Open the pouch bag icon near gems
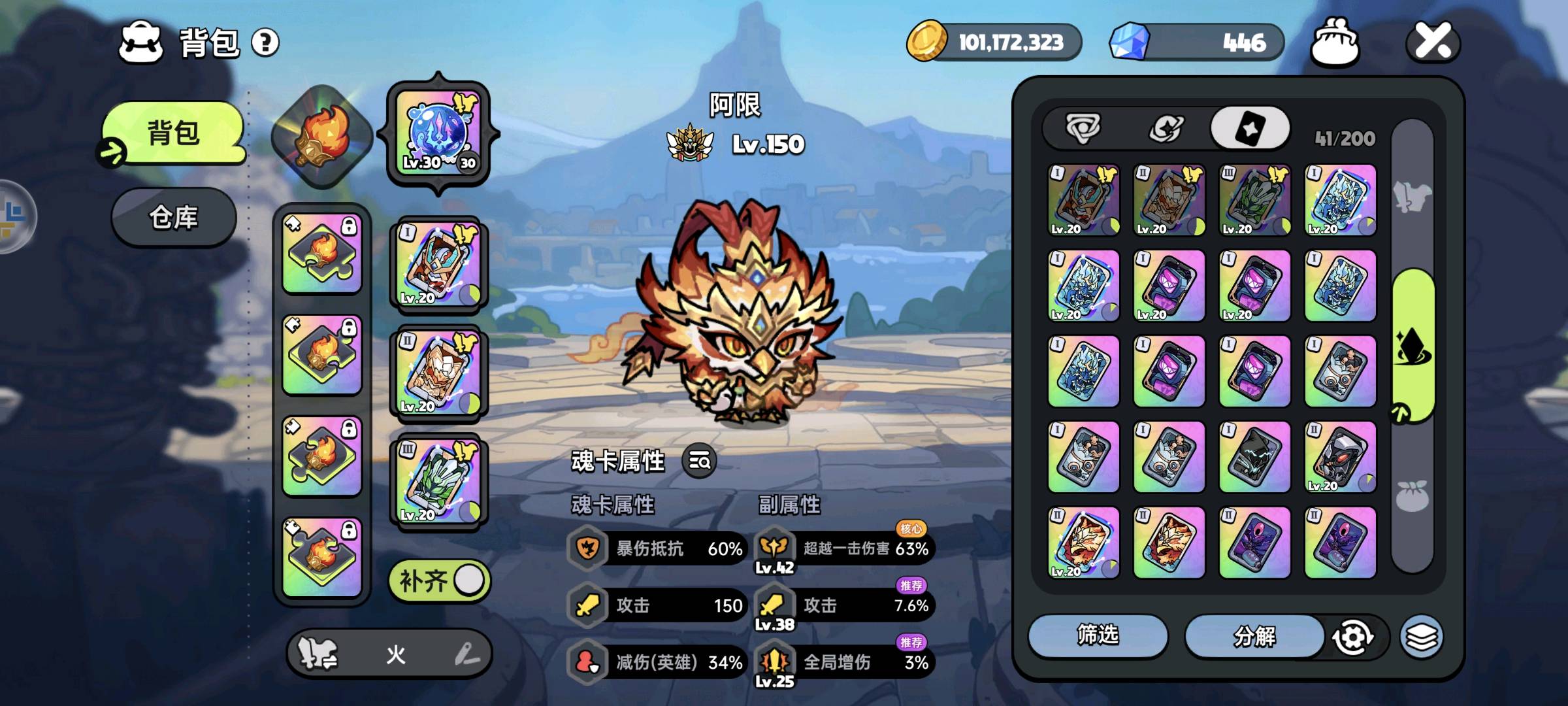 [1335, 42]
